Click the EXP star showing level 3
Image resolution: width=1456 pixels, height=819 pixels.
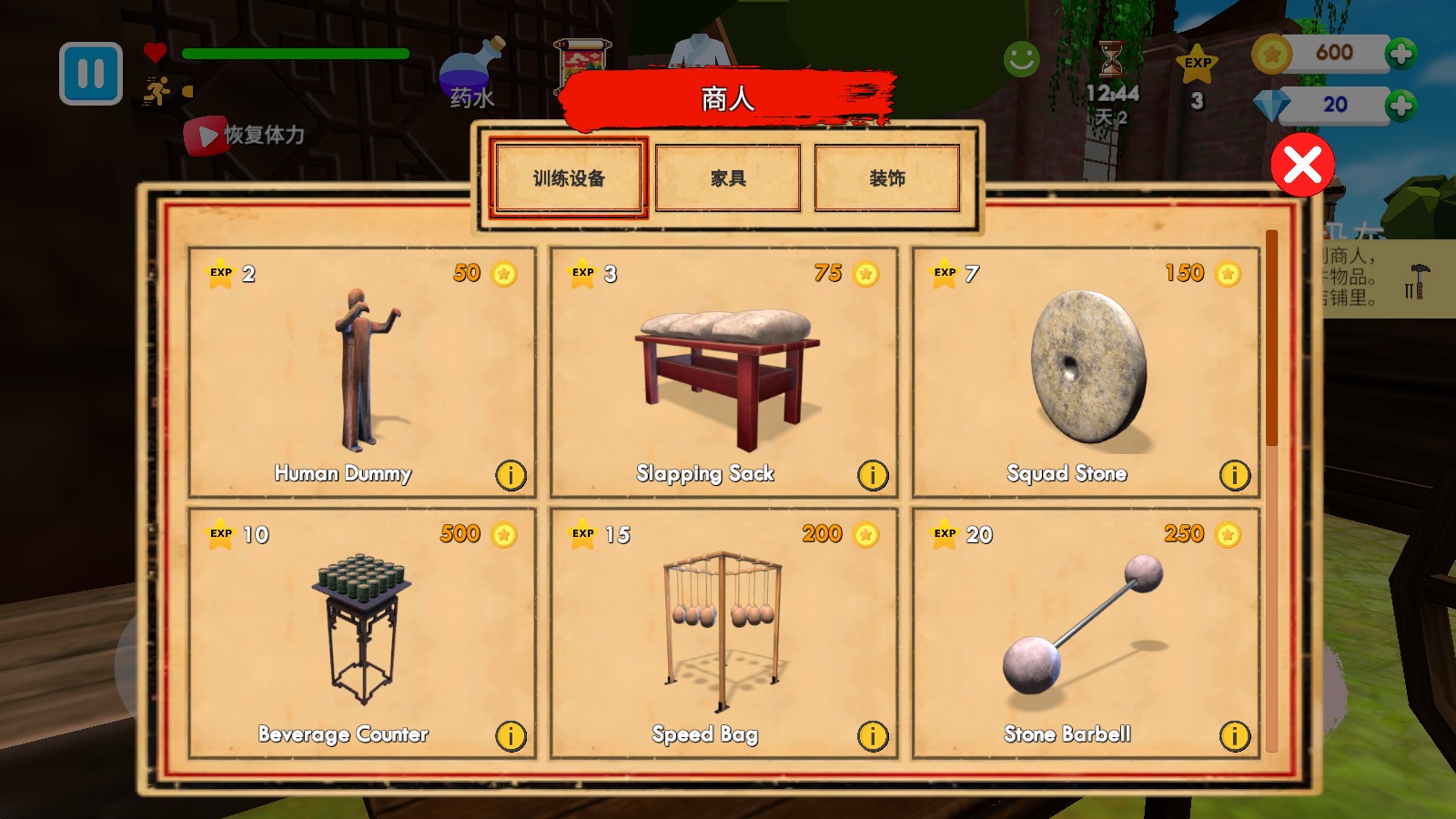pyautogui.click(x=1199, y=64)
